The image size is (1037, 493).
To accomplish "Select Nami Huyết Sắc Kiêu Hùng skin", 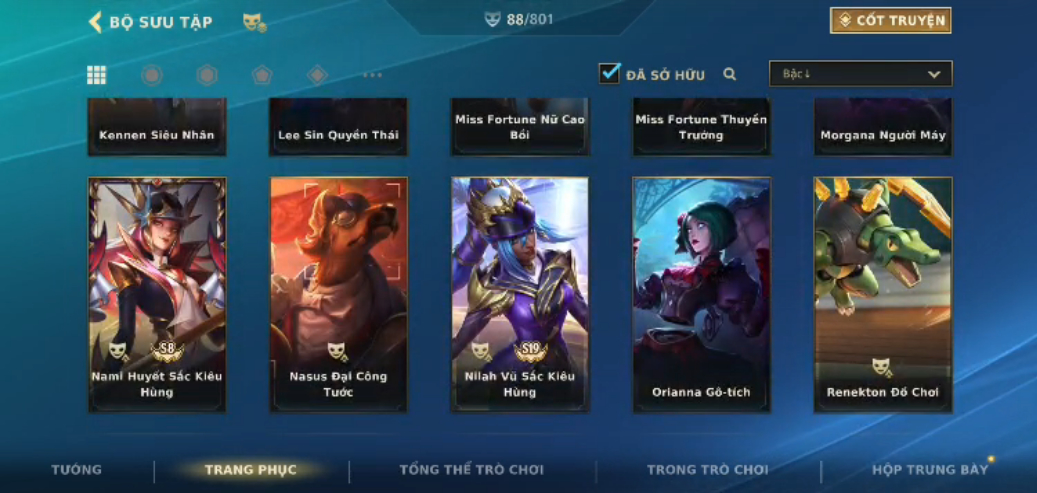I will pos(157,294).
